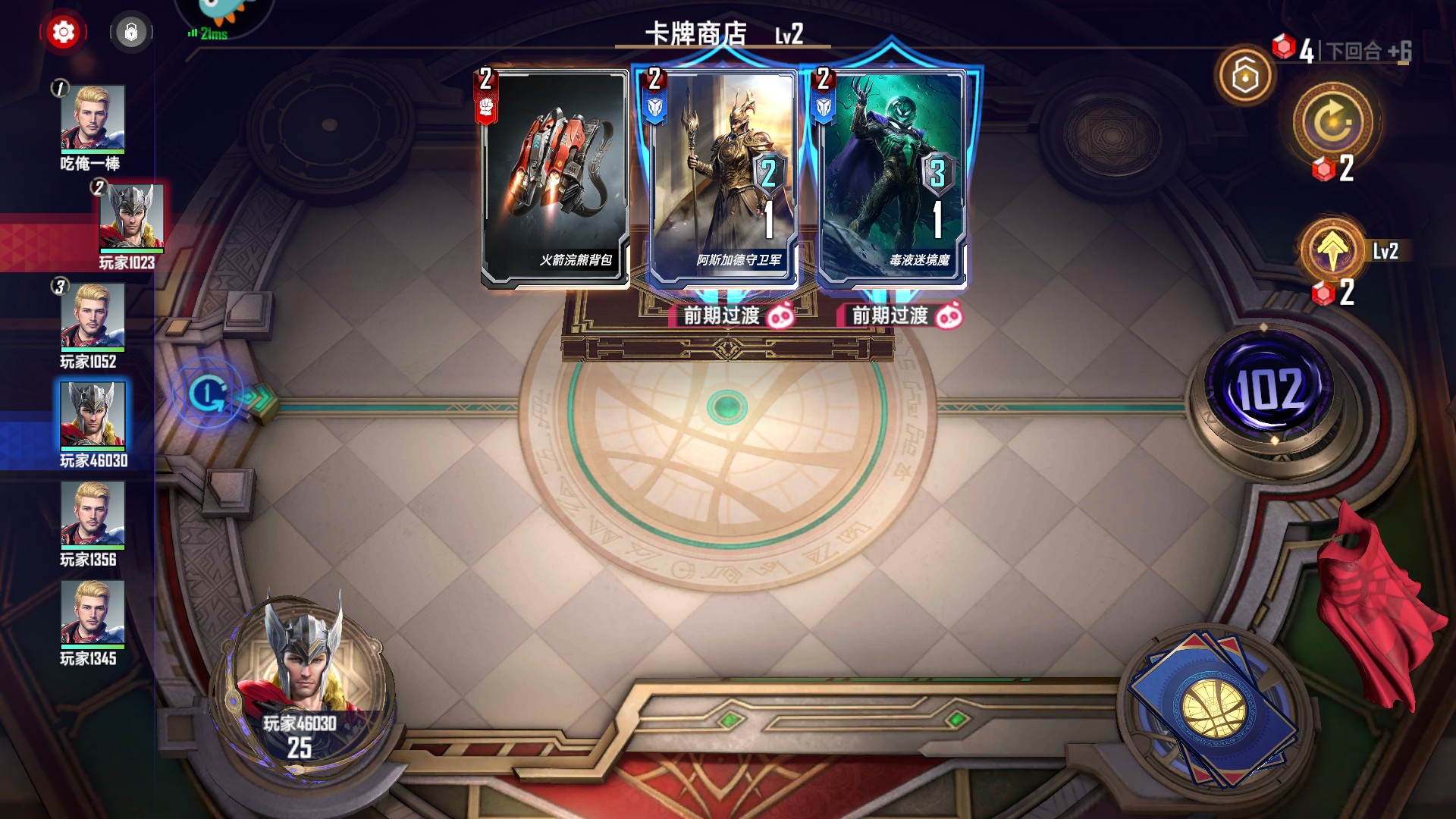Click the blue circular arrow button
Viewport: 1456px width, 819px height.
pos(209,393)
